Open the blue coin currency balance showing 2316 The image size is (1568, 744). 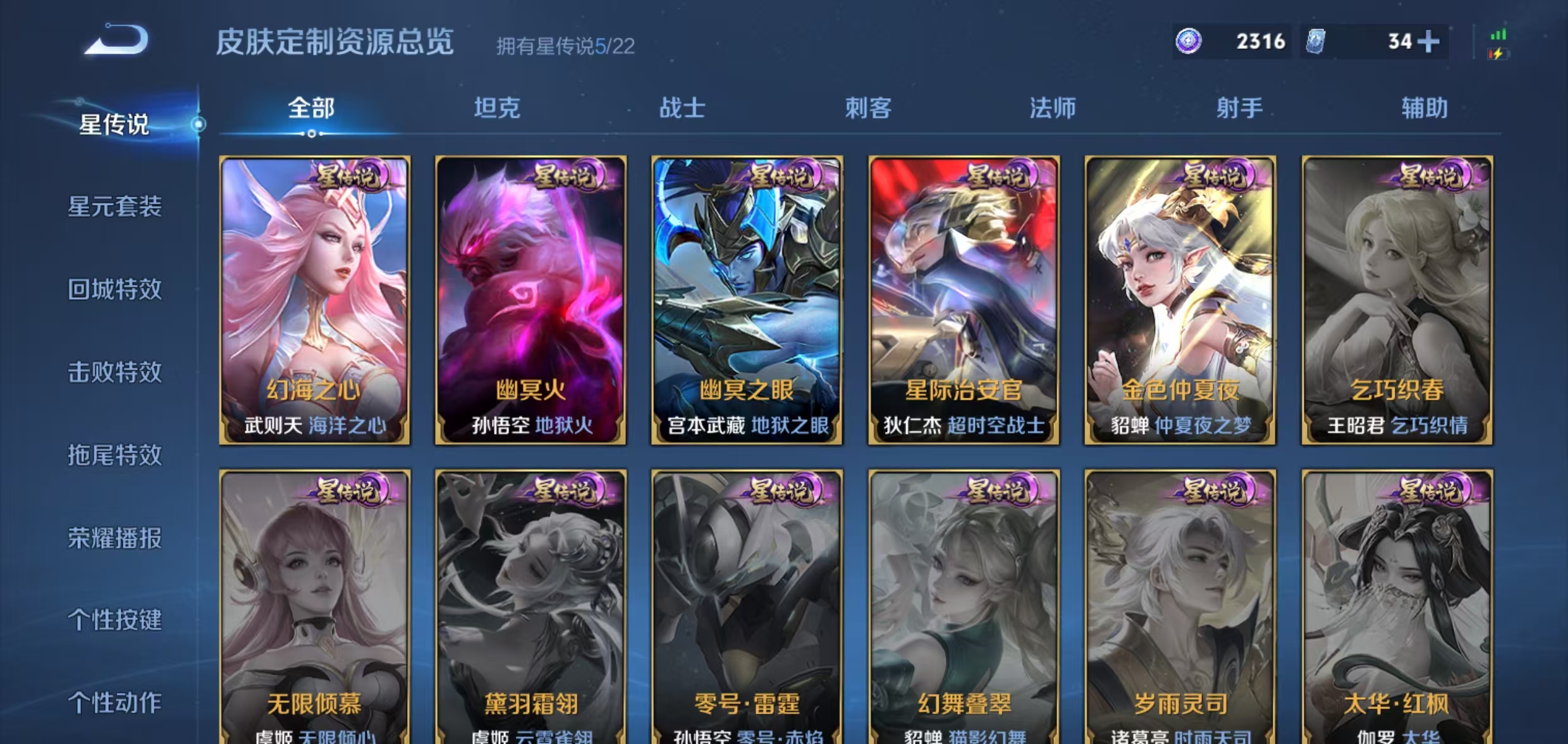tap(1233, 42)
